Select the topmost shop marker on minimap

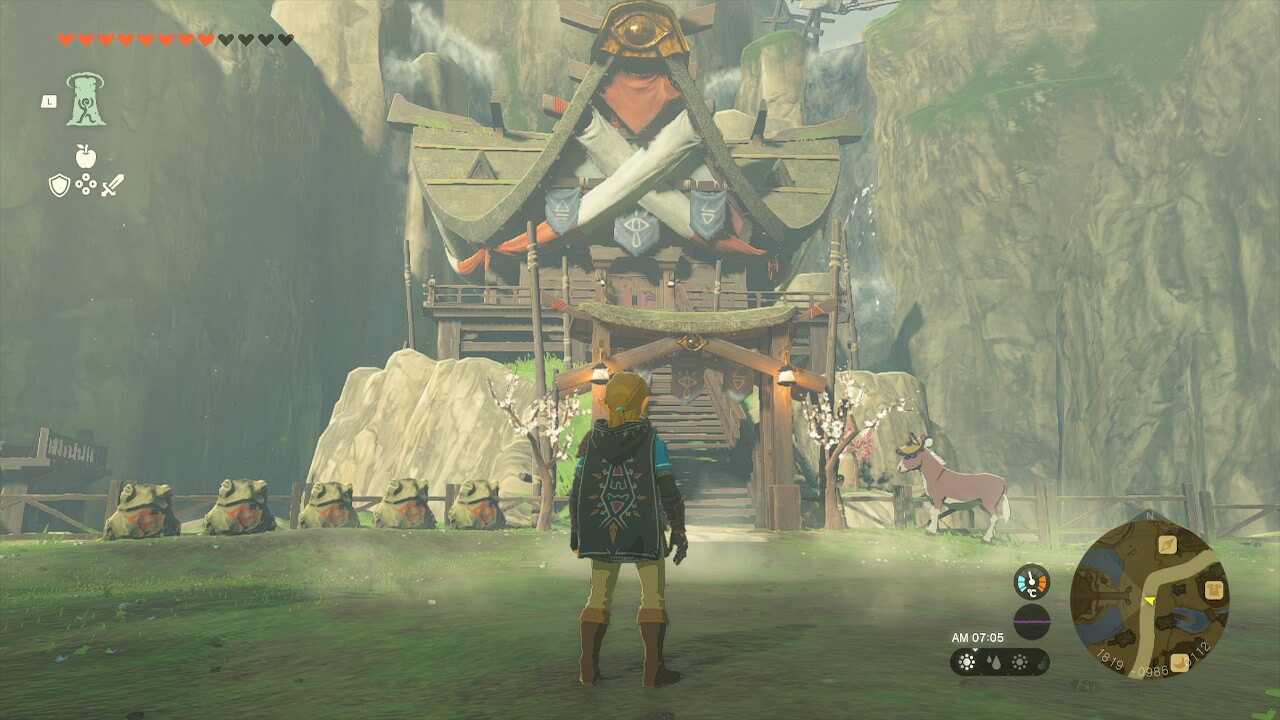[1166, 544]
